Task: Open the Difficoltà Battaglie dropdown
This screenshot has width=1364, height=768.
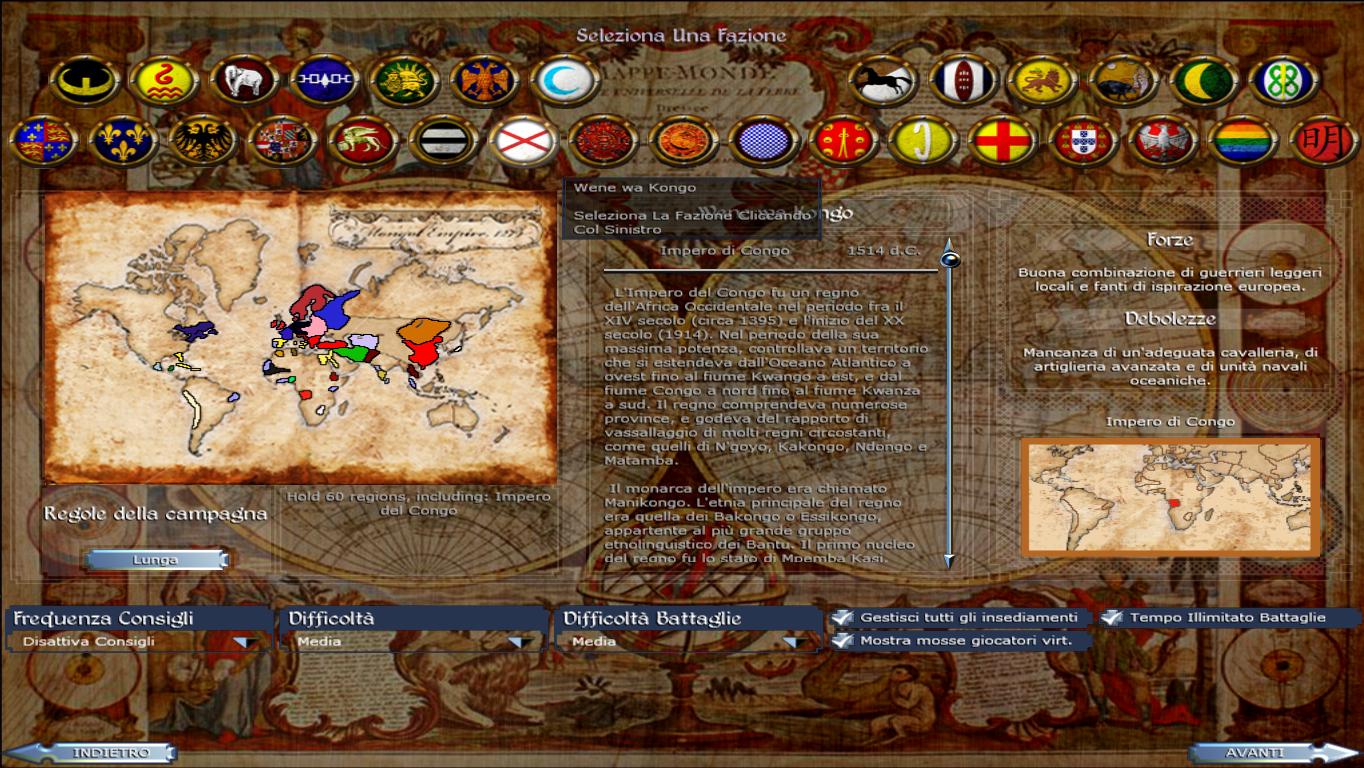Action: [795, 641]
